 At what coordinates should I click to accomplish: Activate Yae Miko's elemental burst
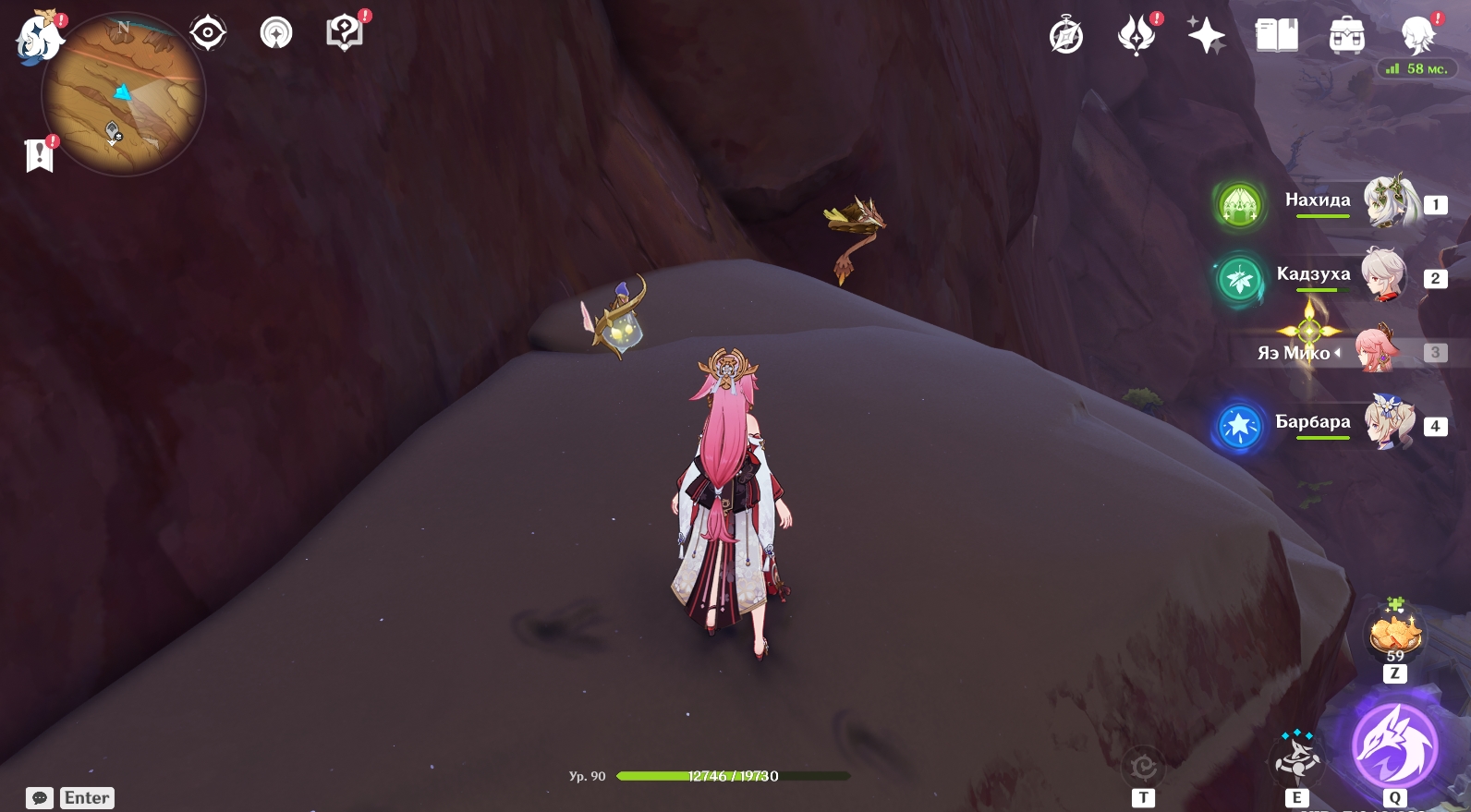point(1393,745)
